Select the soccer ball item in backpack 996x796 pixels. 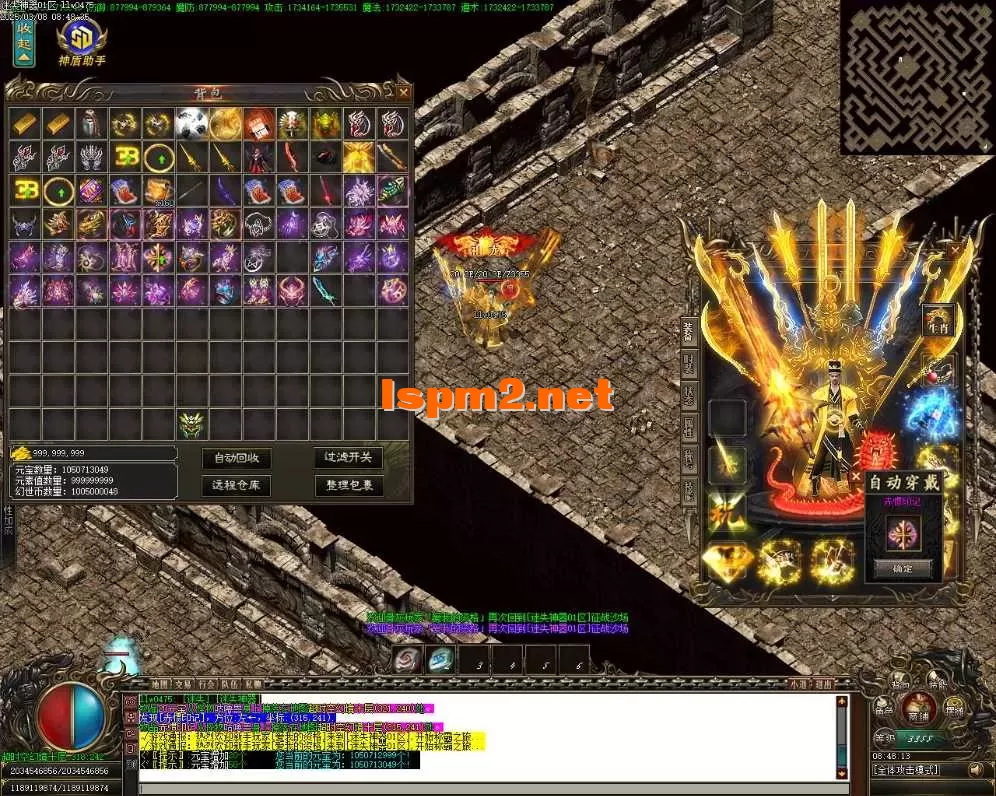(192, 124)
